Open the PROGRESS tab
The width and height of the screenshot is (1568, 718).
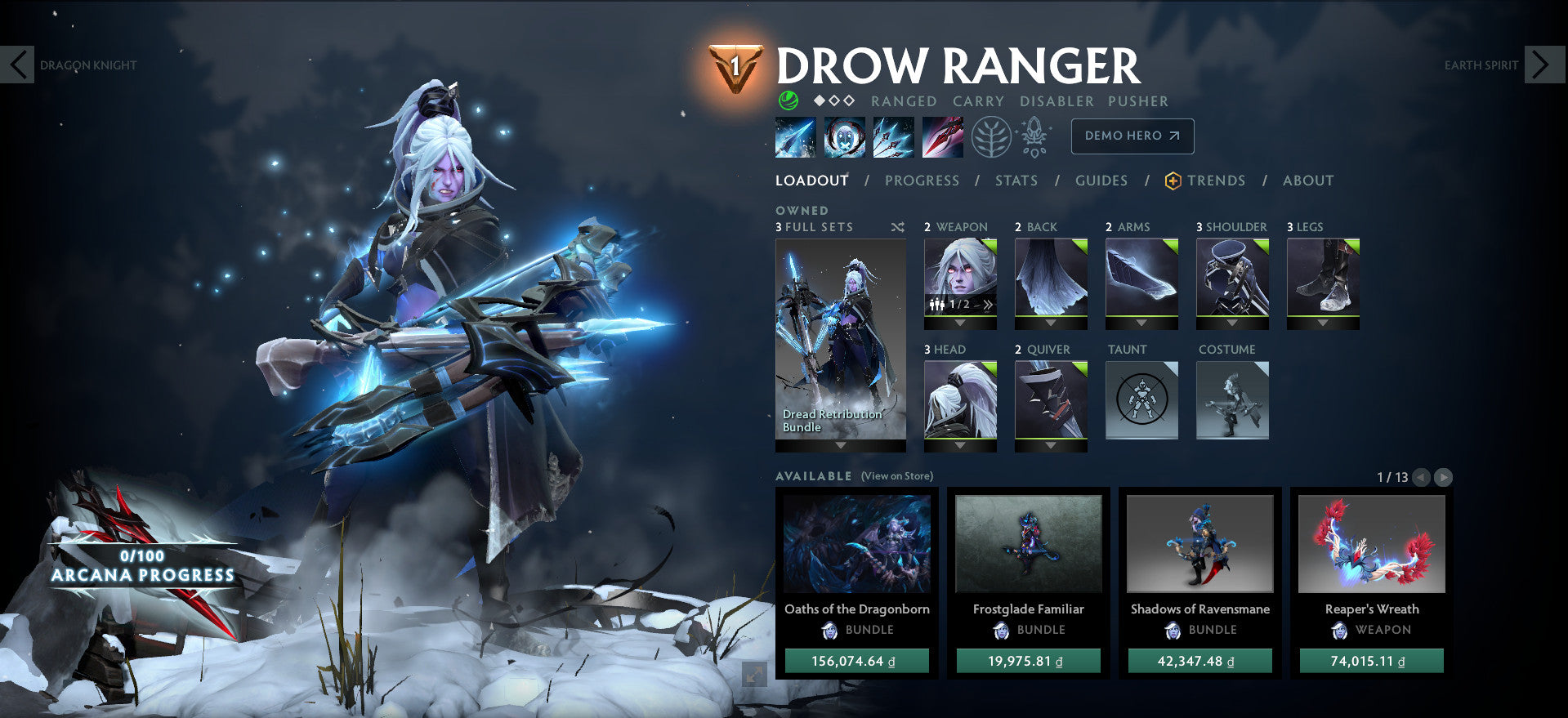click(x=922, y=181)
